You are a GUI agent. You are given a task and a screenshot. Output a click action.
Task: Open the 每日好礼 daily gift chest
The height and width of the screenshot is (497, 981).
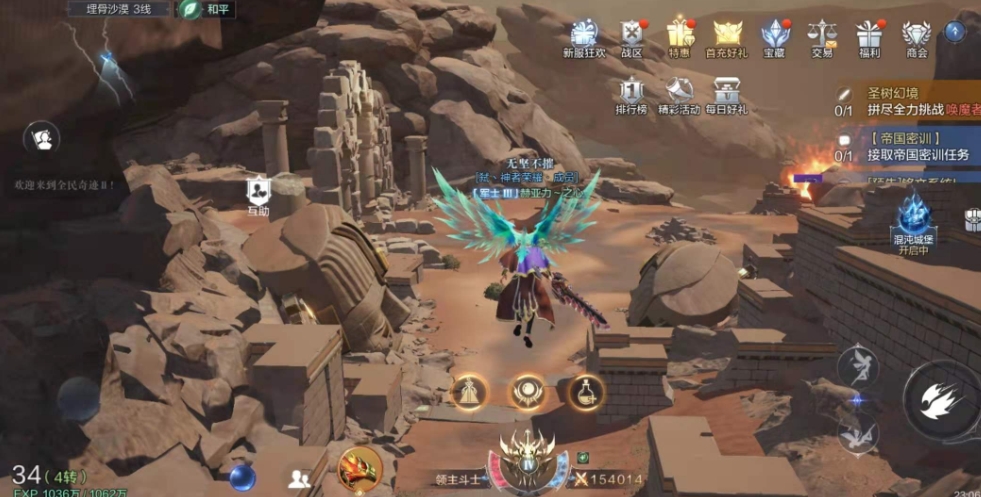pos(726,94)
